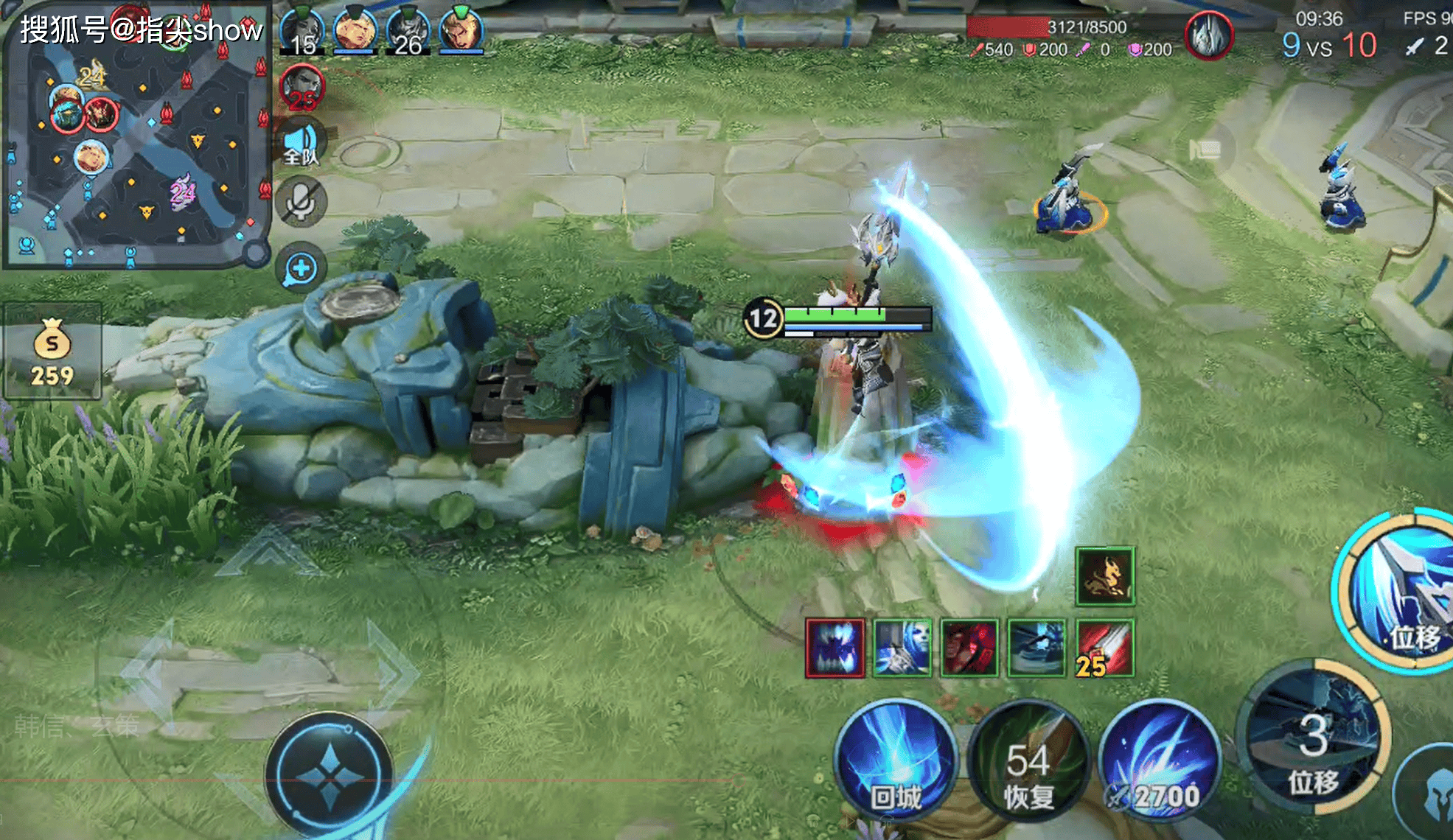Select the red-ringed enemy portrait showing 25

pos(302,88)
